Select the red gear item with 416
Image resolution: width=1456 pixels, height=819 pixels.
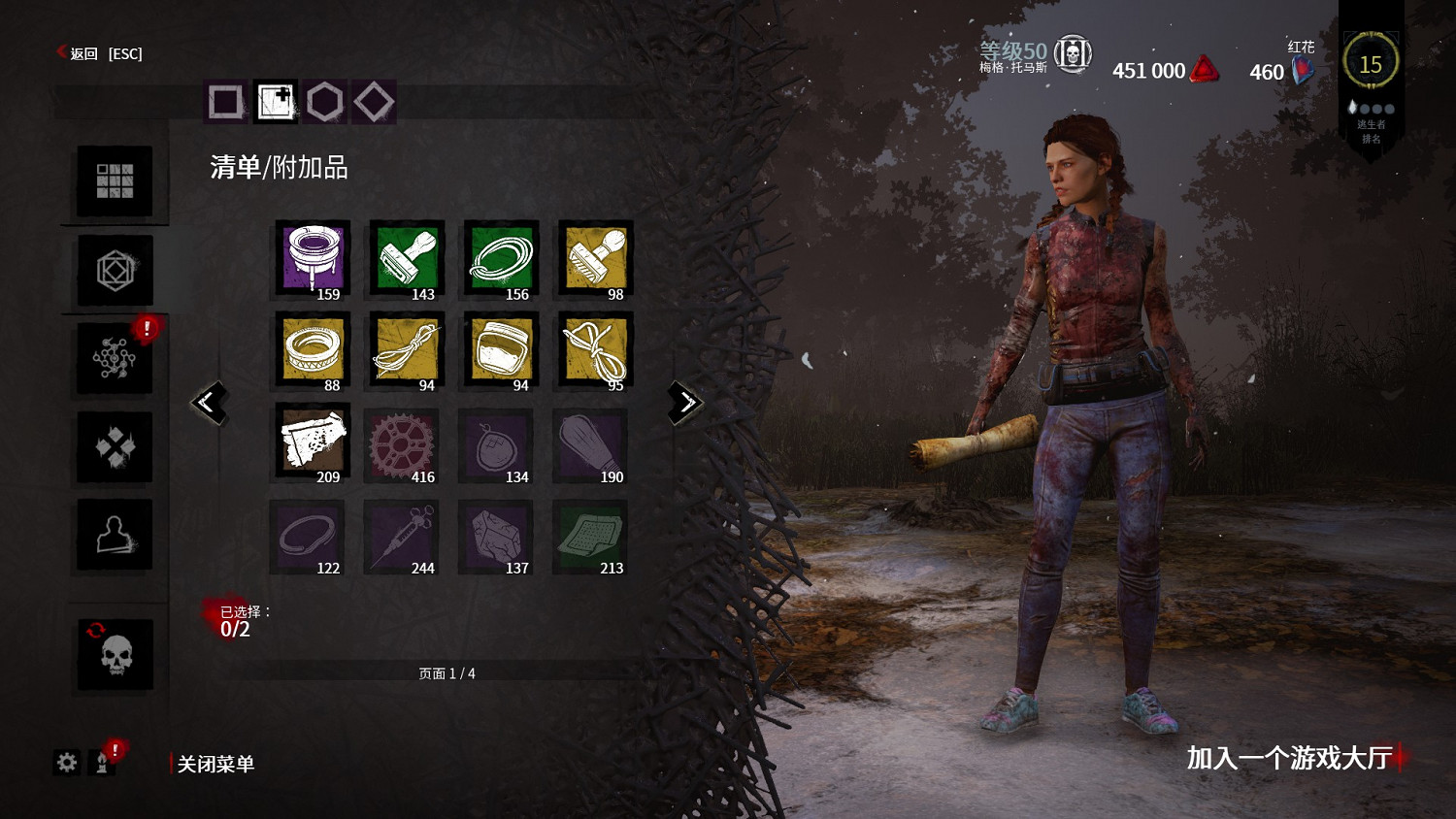click(402, 444)
